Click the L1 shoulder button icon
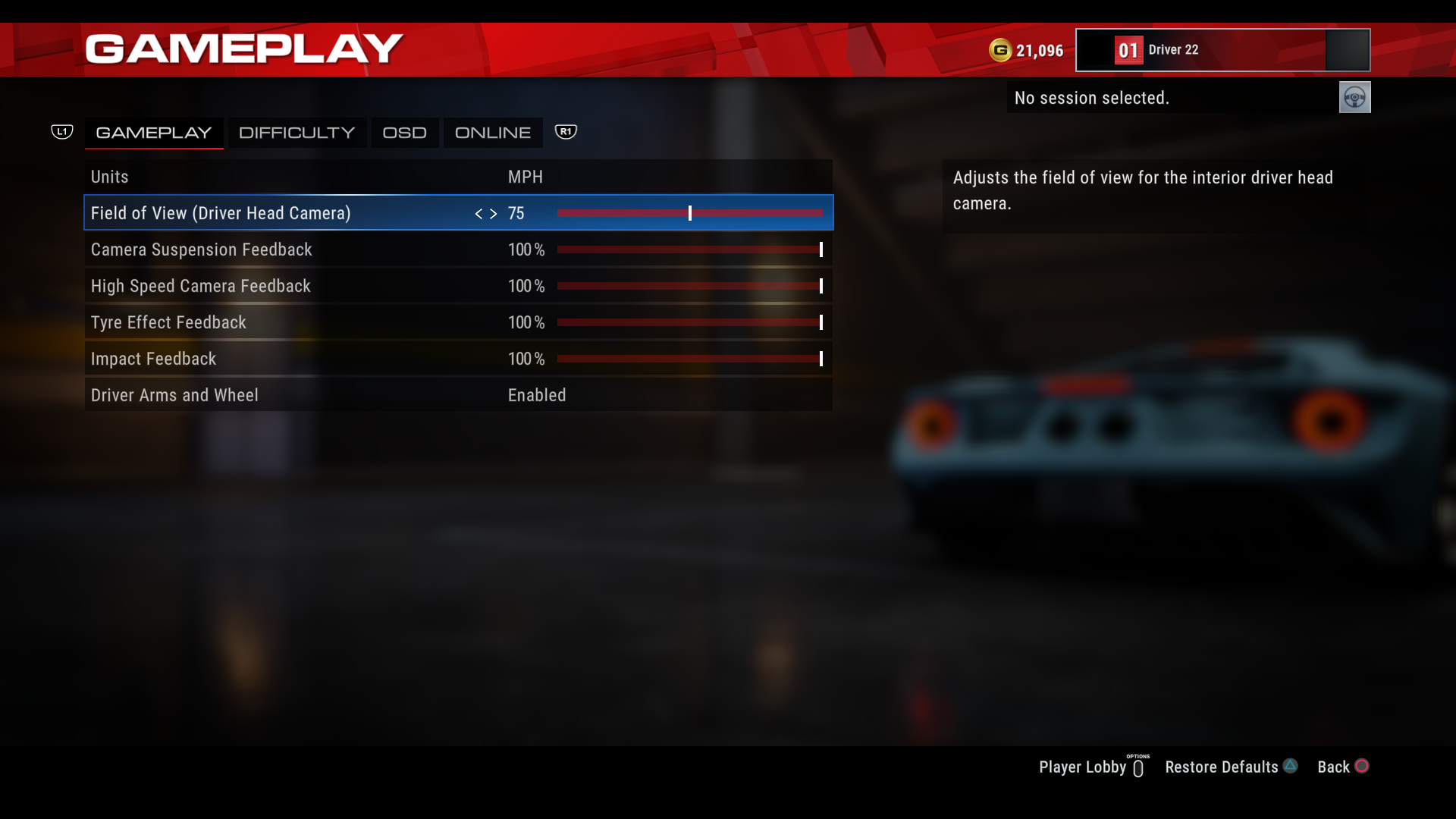The image size is (1456, 819). (62, 131)
